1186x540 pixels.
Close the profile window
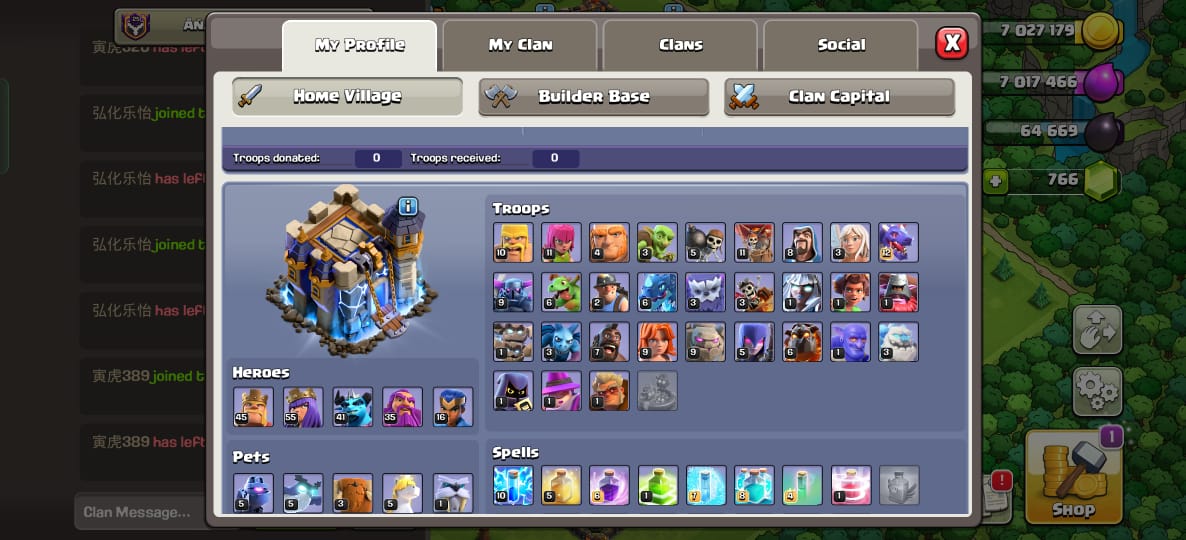point(951,43)
